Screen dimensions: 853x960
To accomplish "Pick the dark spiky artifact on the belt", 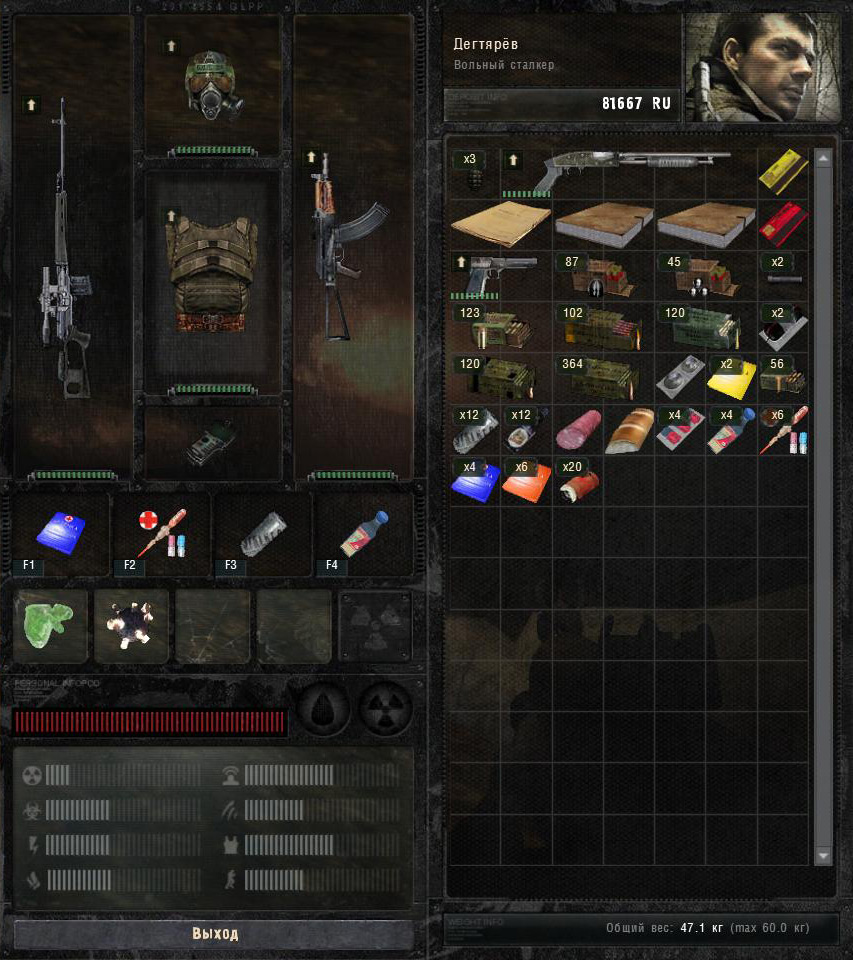I will 131,626.
